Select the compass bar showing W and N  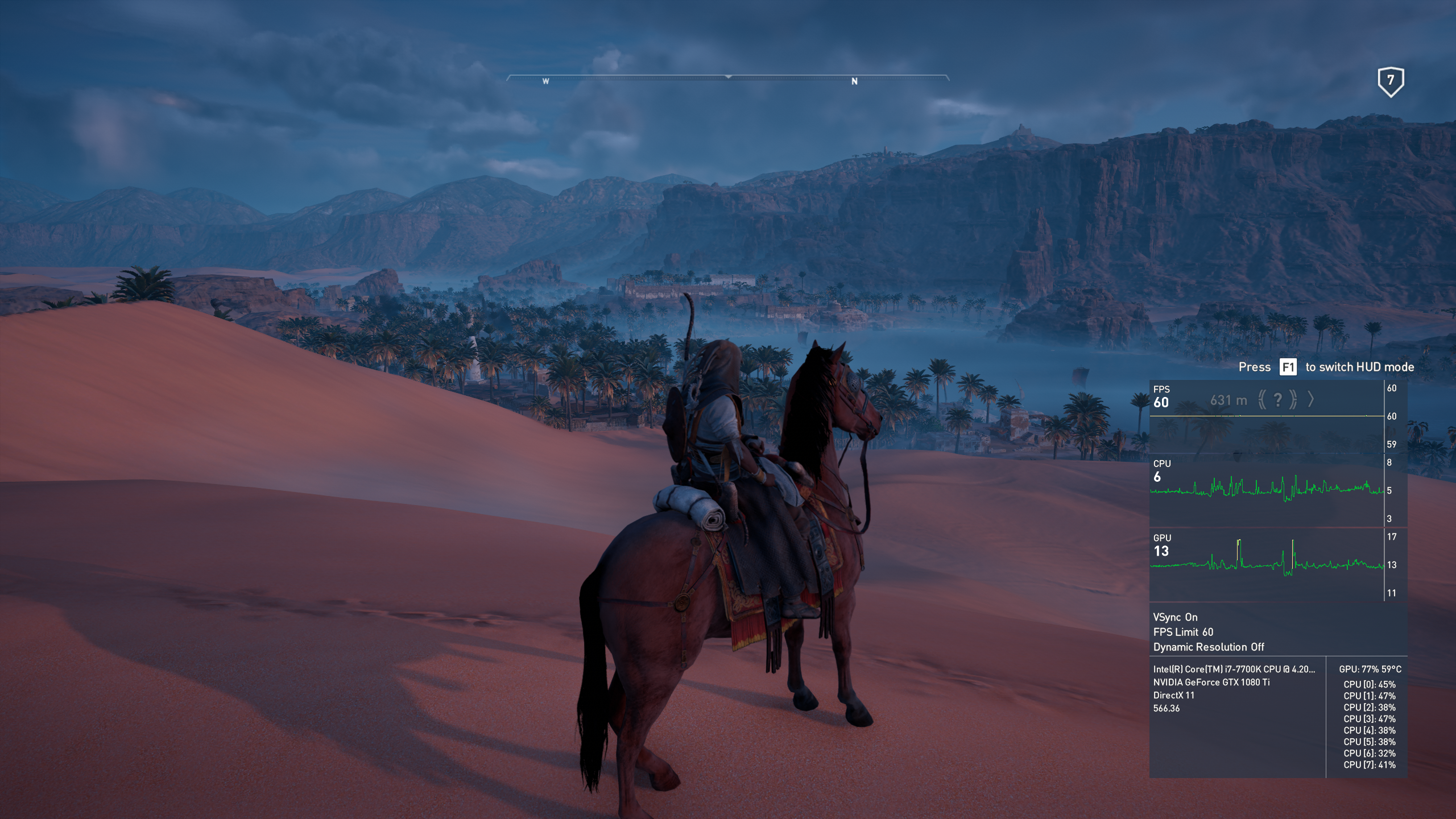pyautogui.click(x=728, y=78)
